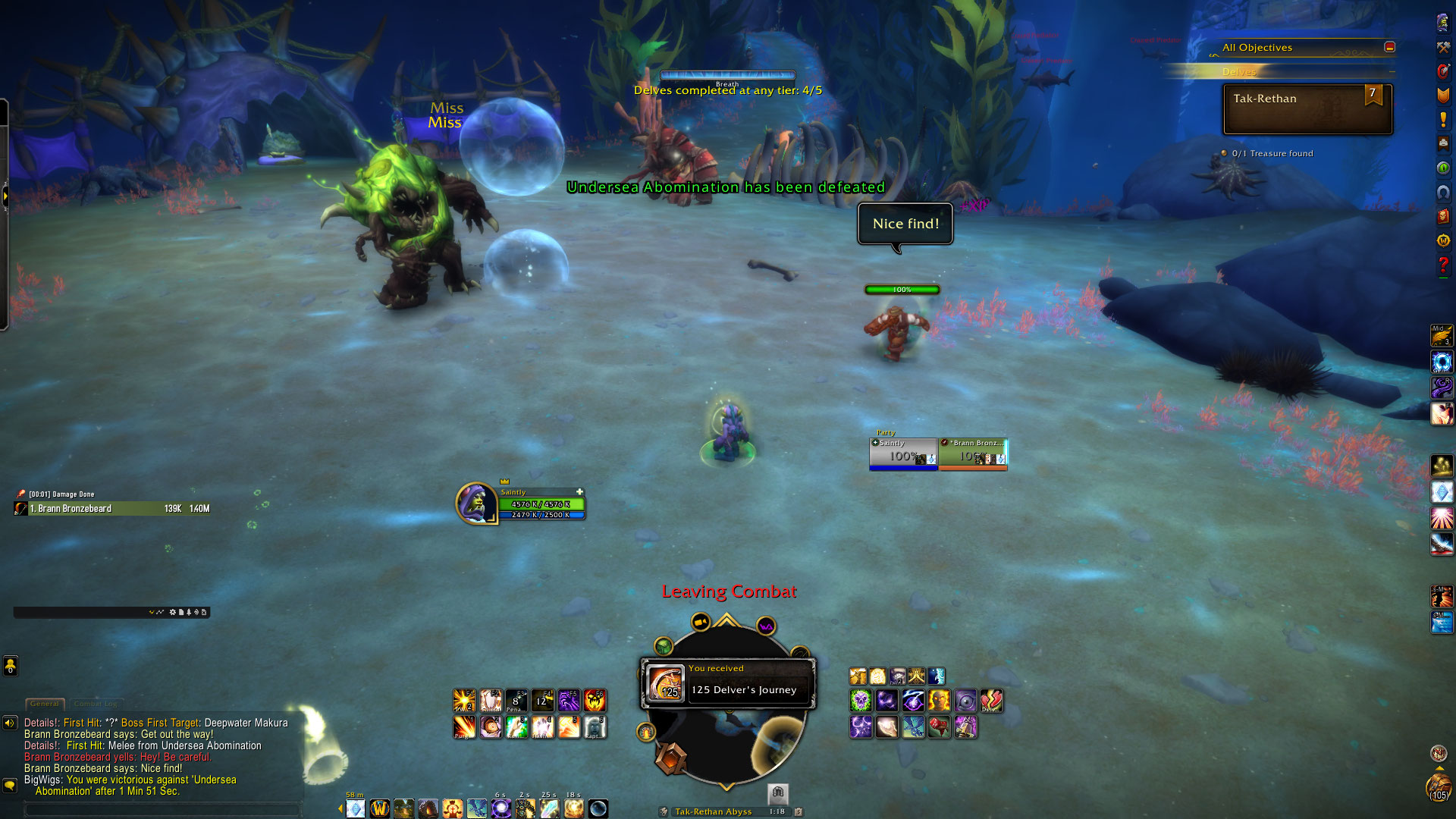Open the crossed hammers professions icon
Image resolution: width=1456 pixels, height=819 pixels.
coord(1442,47)
